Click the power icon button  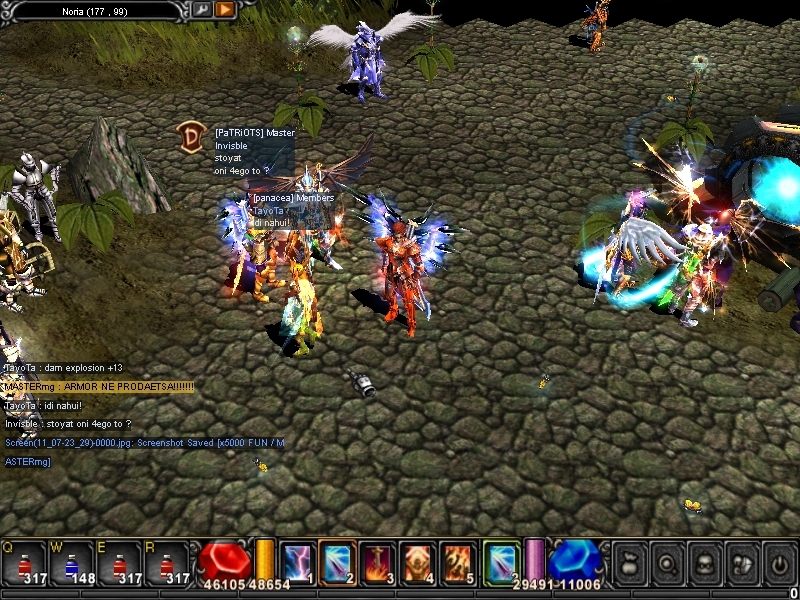780,563
